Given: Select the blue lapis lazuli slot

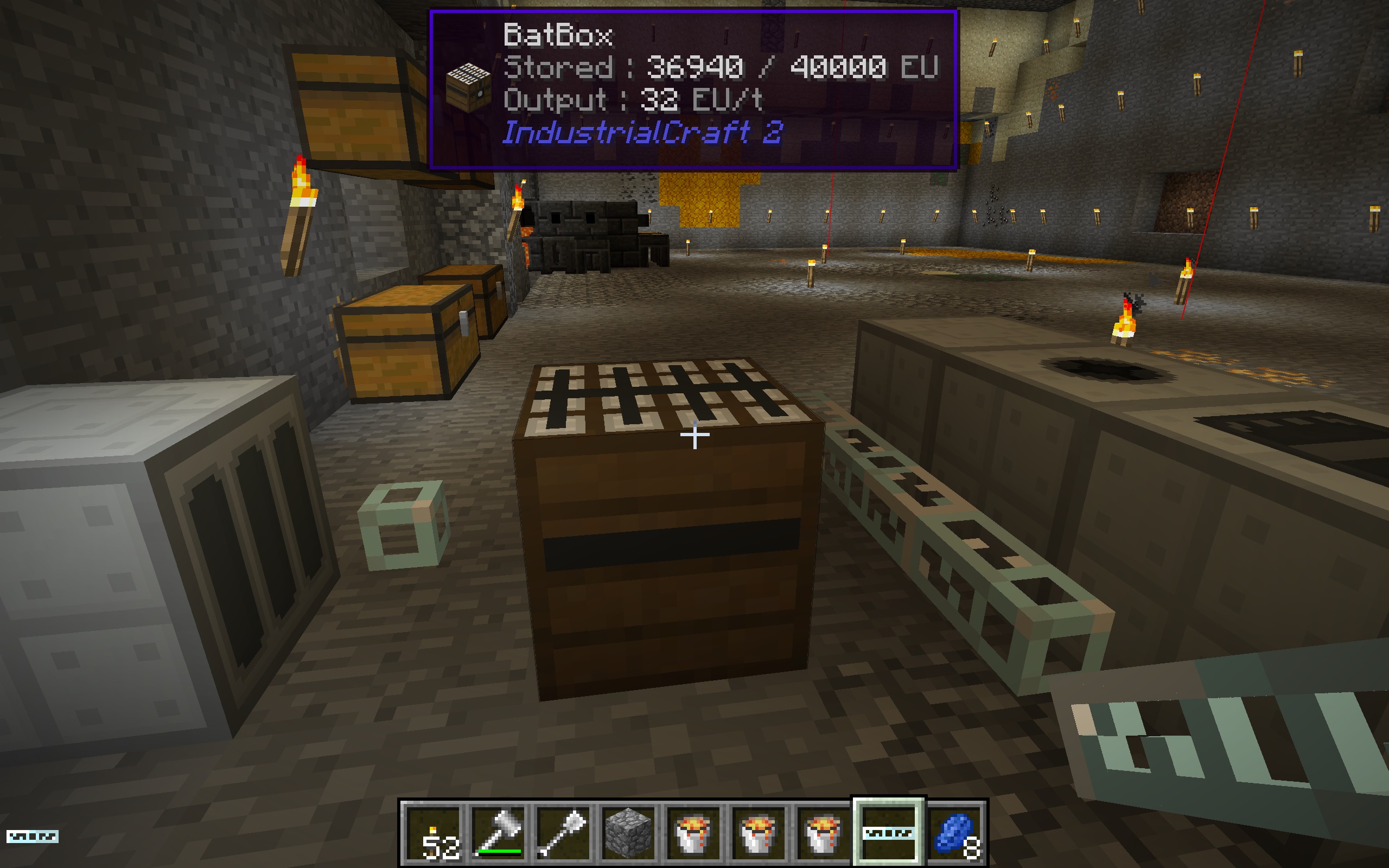Looking at the screenshot, I should [x=954, y=833].
